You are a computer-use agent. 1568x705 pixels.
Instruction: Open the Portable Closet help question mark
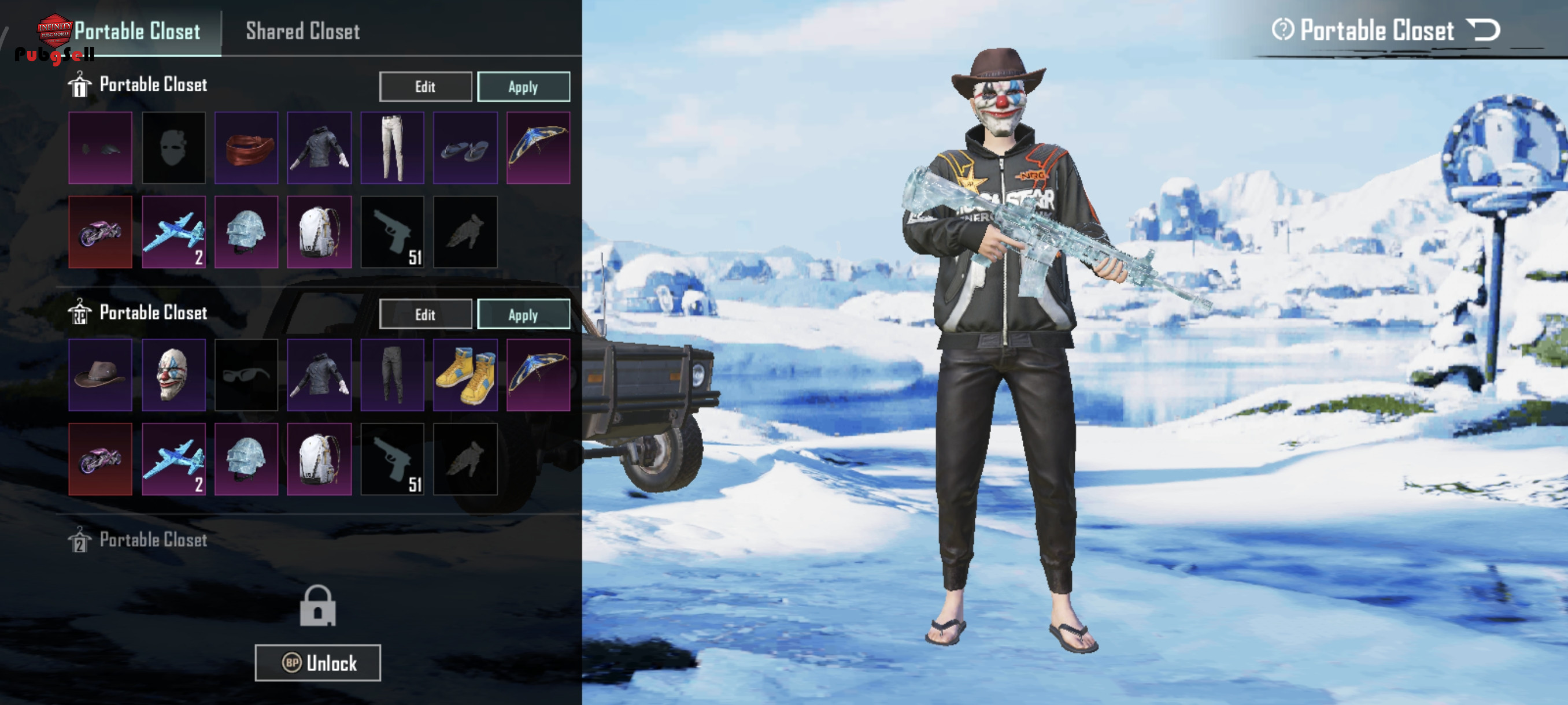[x=1282, y=30]
